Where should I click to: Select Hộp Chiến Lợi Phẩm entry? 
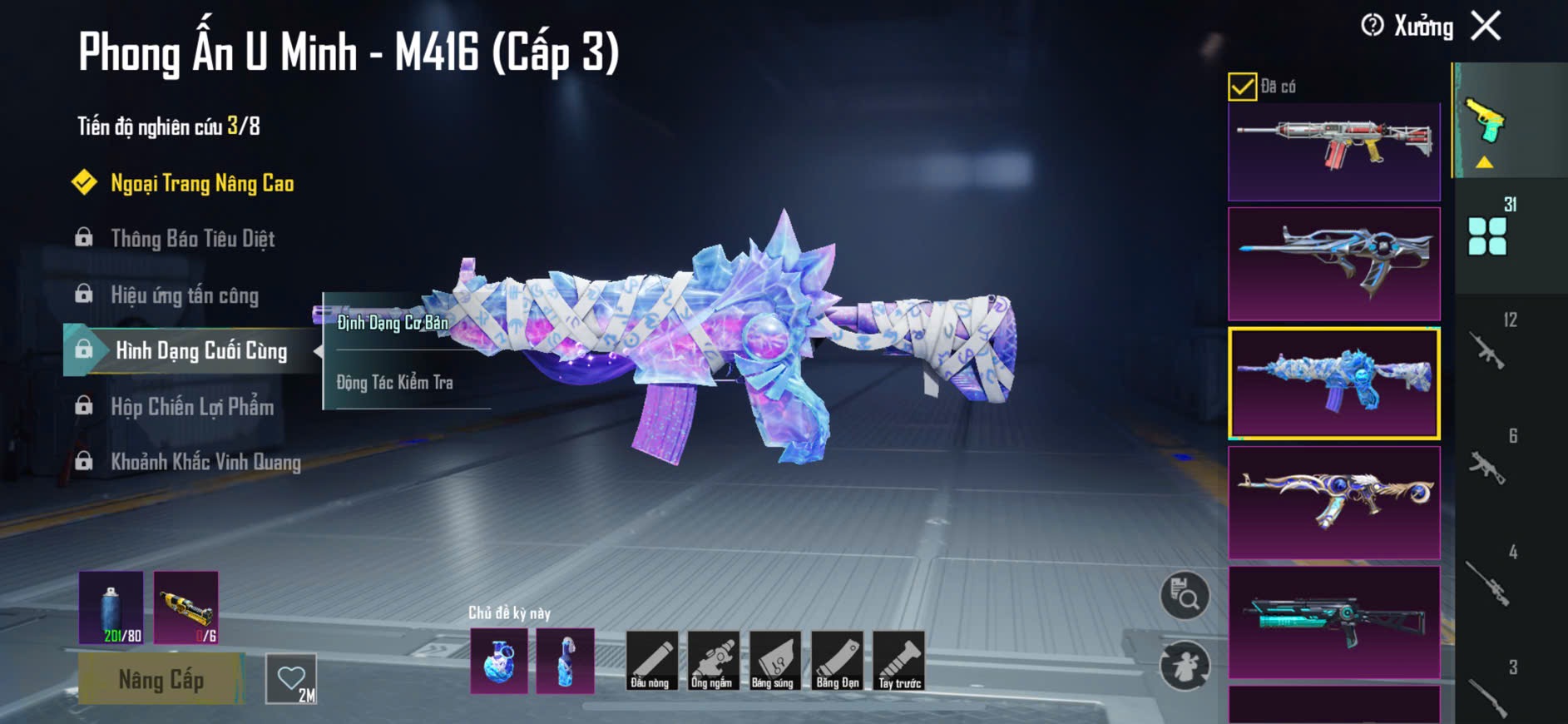[191, 407]
